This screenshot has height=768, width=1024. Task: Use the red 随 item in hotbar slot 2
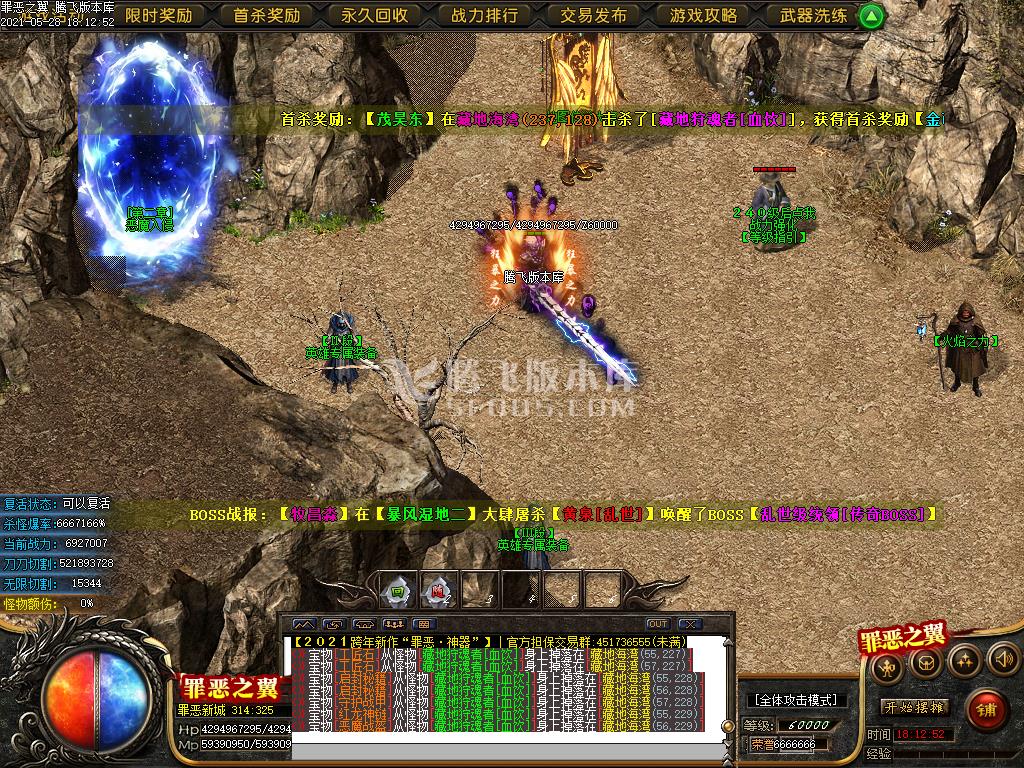[437, 590]
